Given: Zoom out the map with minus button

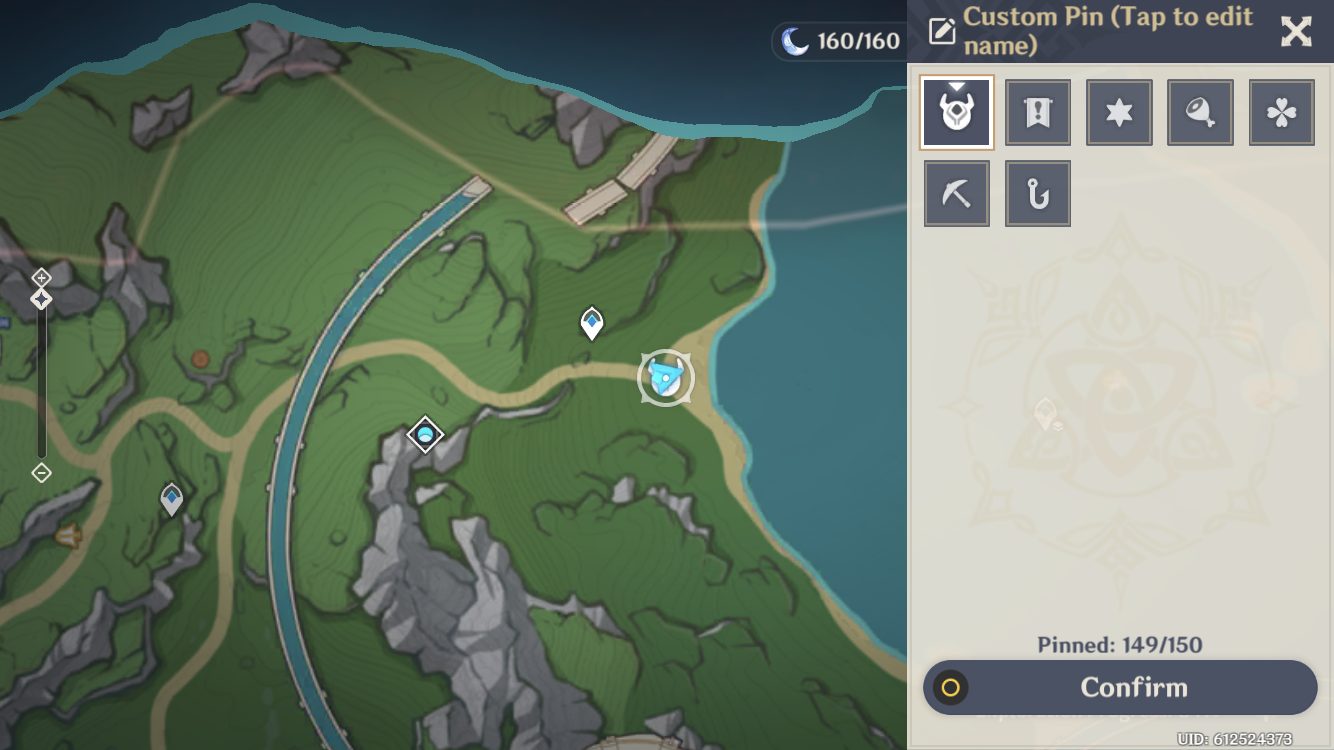Looking at the screenshot, I should [41, 473].
